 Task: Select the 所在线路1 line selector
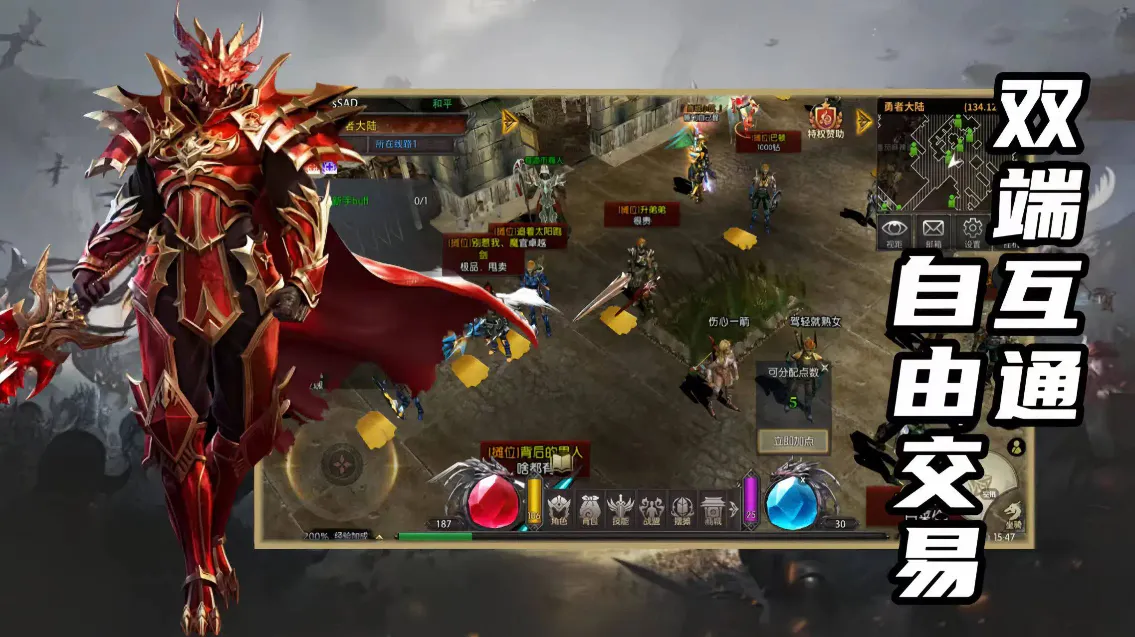399,144
